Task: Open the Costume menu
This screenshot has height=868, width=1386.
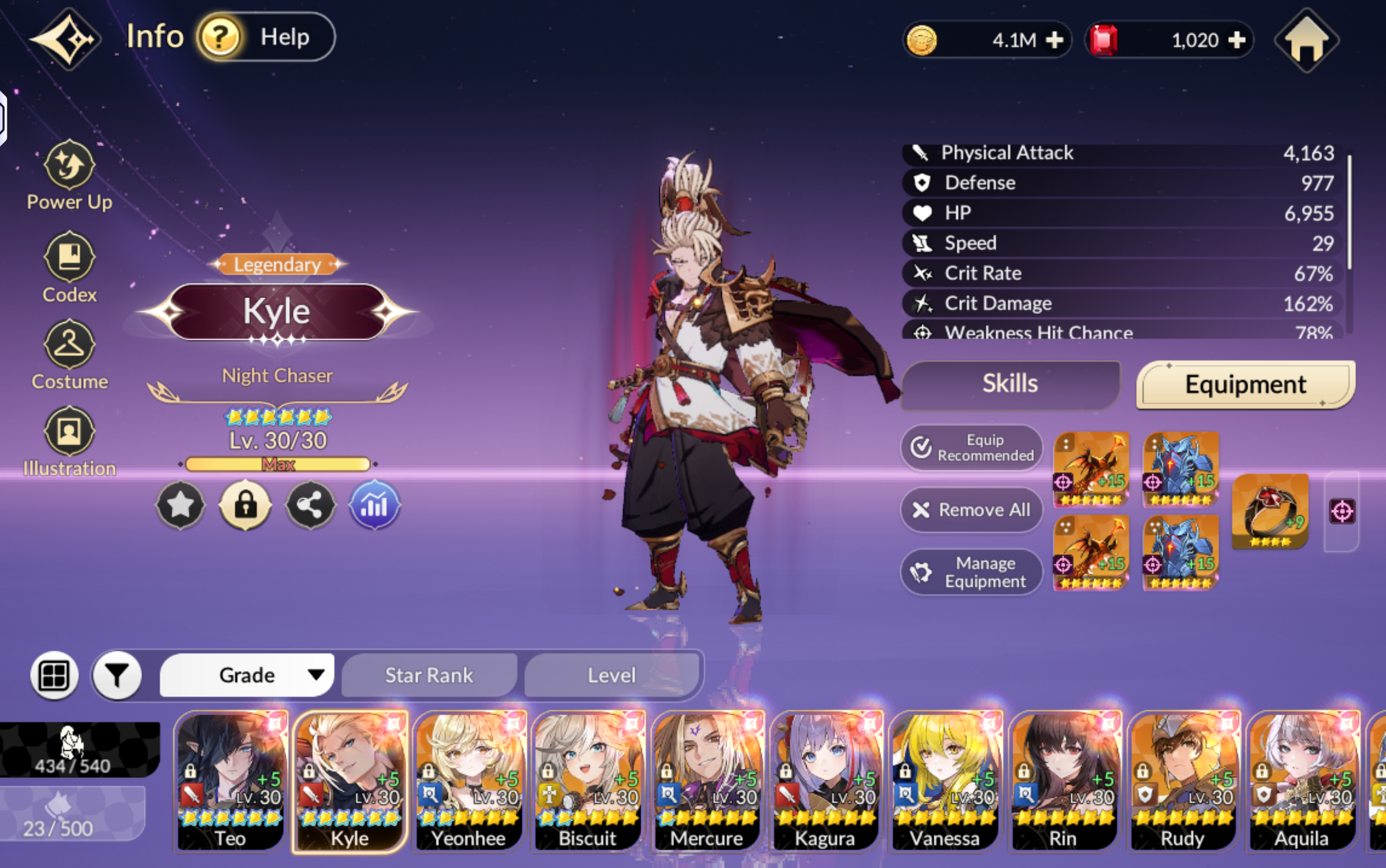Action: [69, 355]
